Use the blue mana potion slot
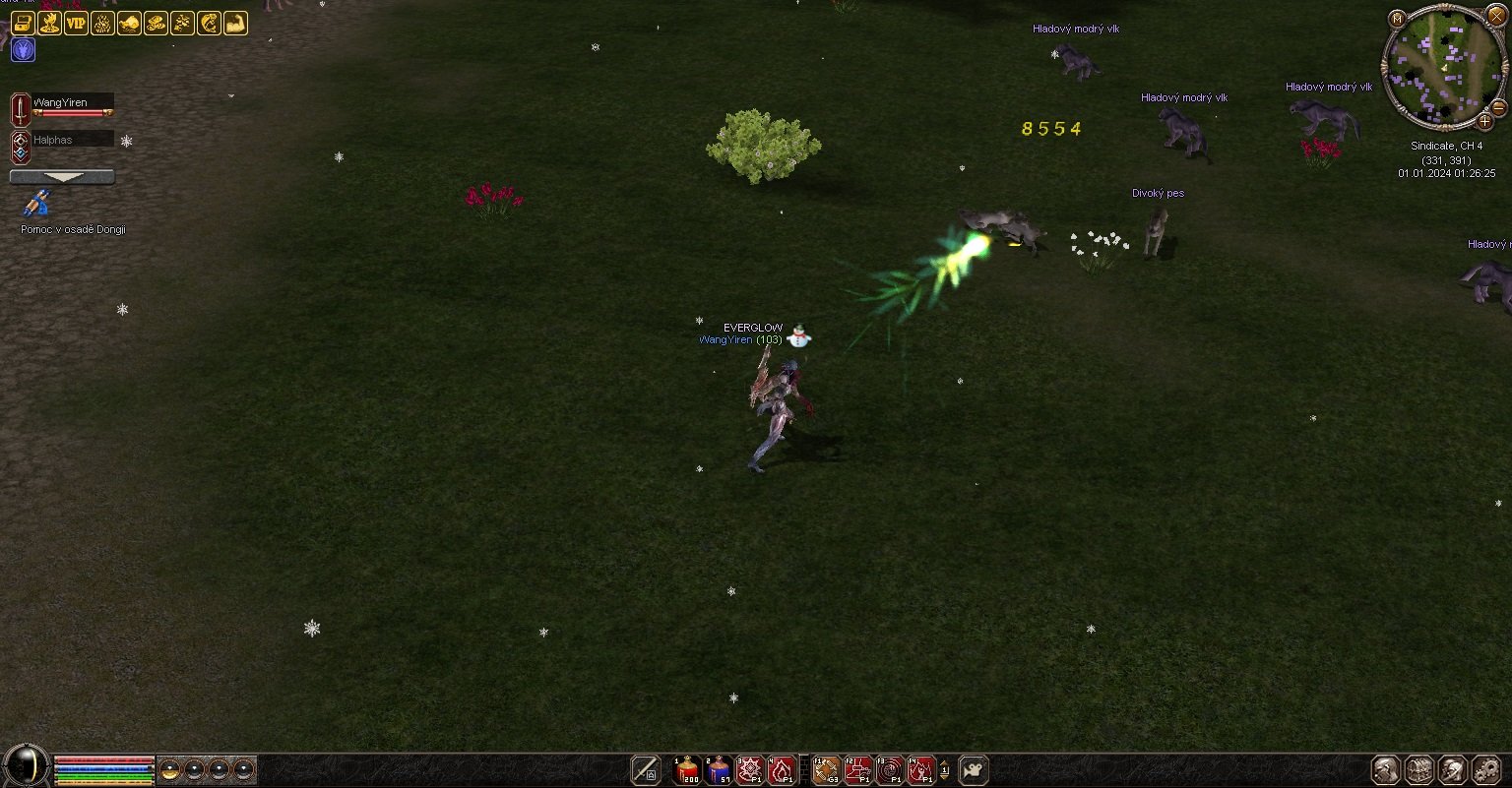 point(719,770)
